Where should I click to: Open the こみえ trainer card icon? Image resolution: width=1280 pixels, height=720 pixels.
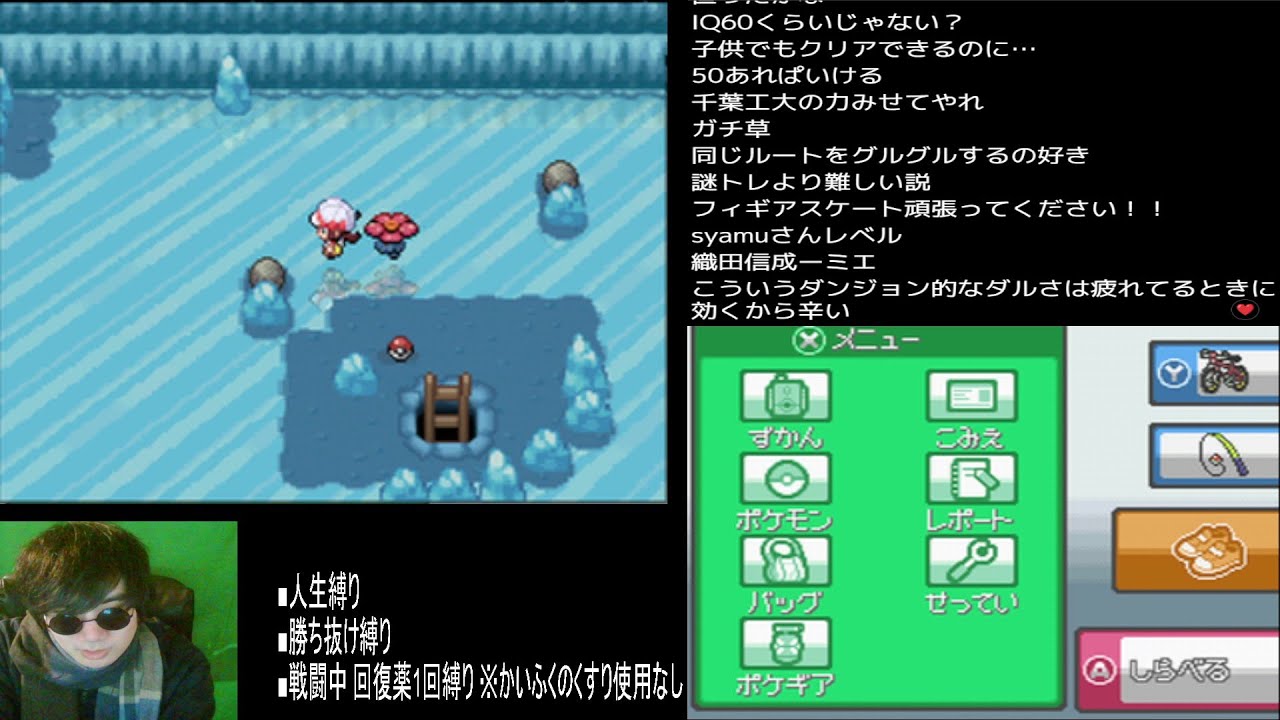click(972, 397)
